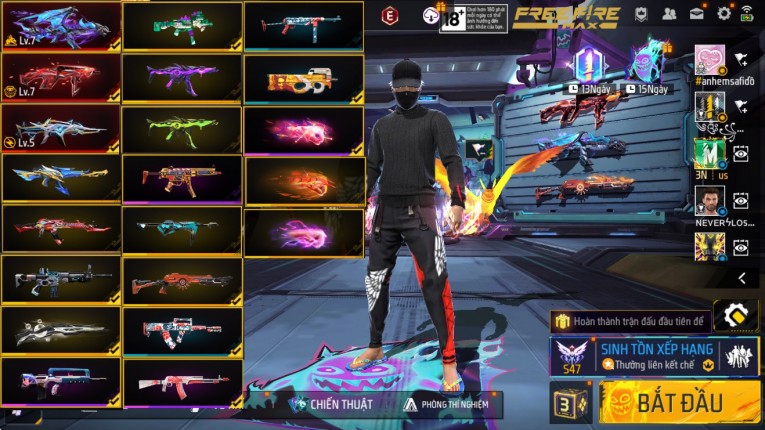Click the cloud download icon

[x=431, y=15]
